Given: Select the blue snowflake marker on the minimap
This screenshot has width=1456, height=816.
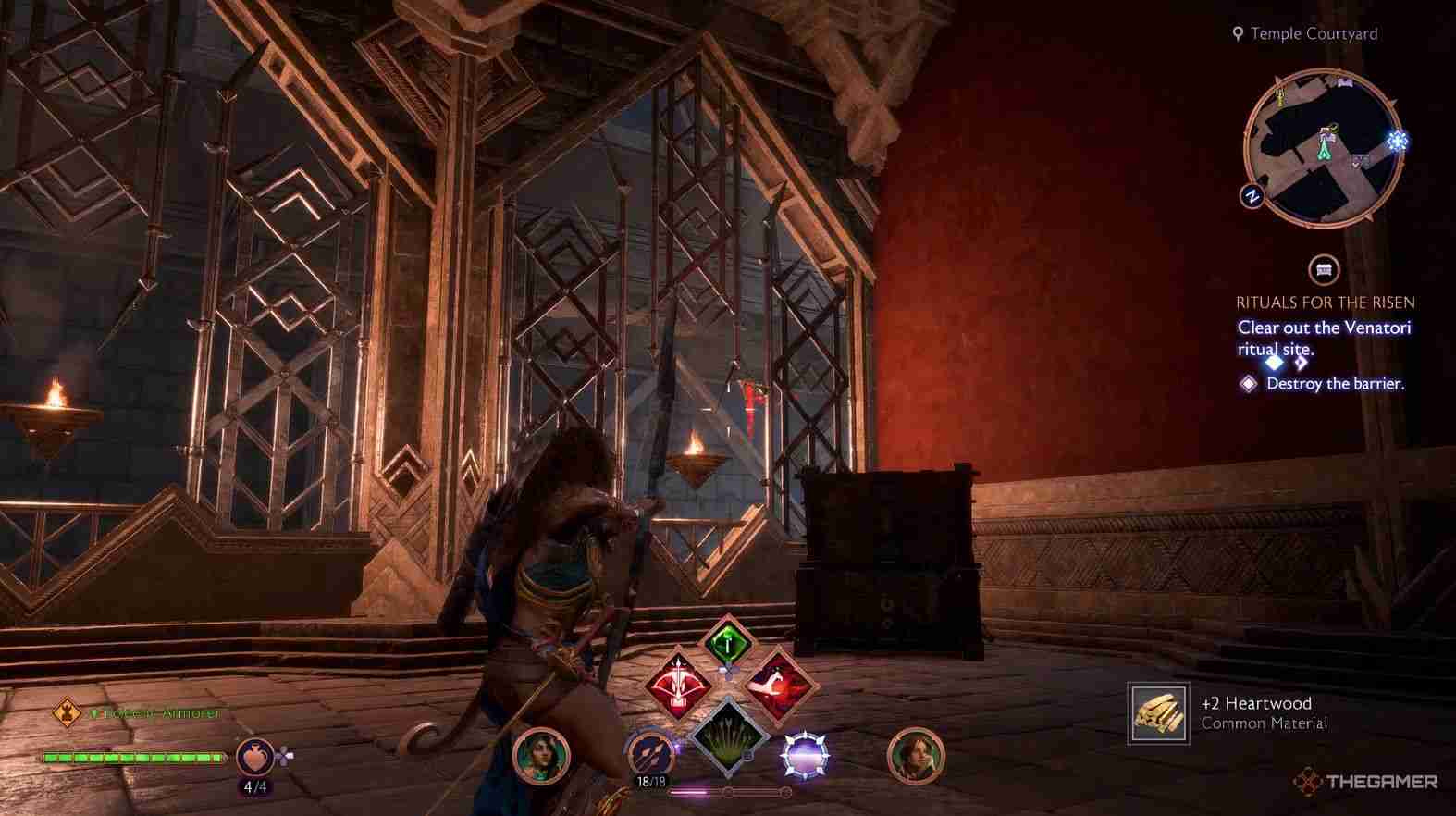Looking at the screenshot, I should [1396, 141].
